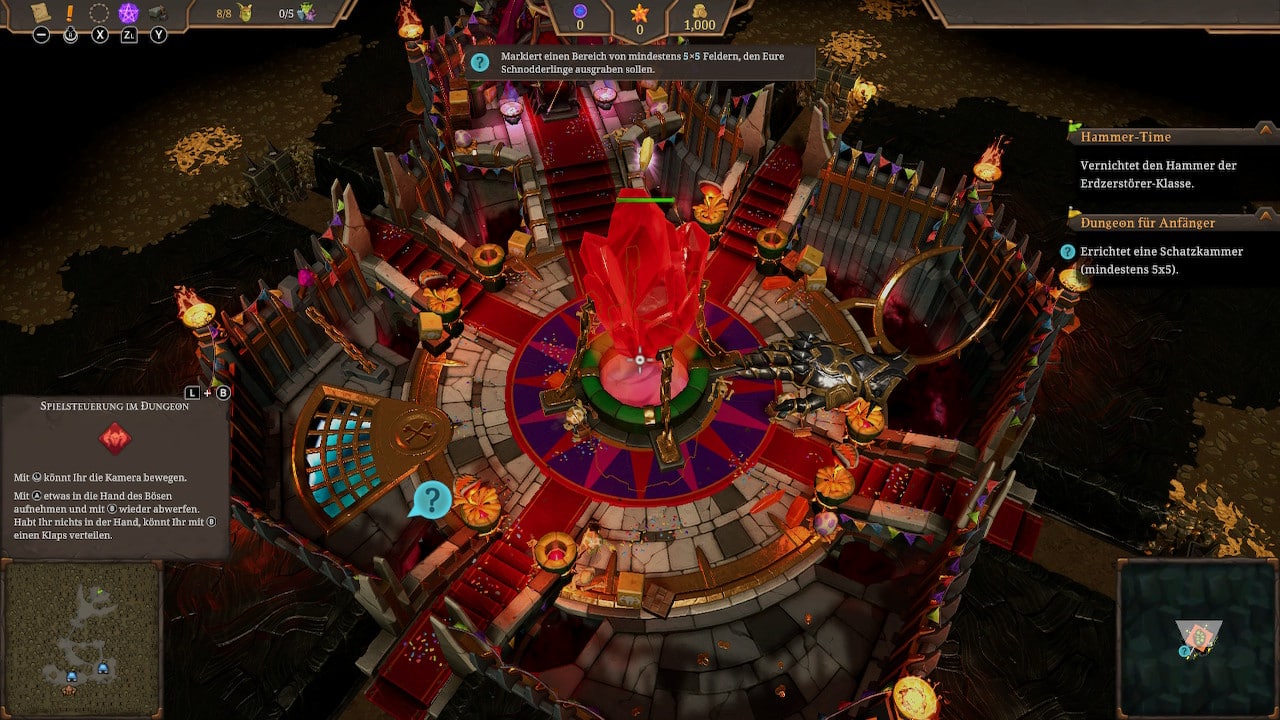1280x720 pixels.
Task: Activate the purple pentagram spell icon
Action: 129,13
